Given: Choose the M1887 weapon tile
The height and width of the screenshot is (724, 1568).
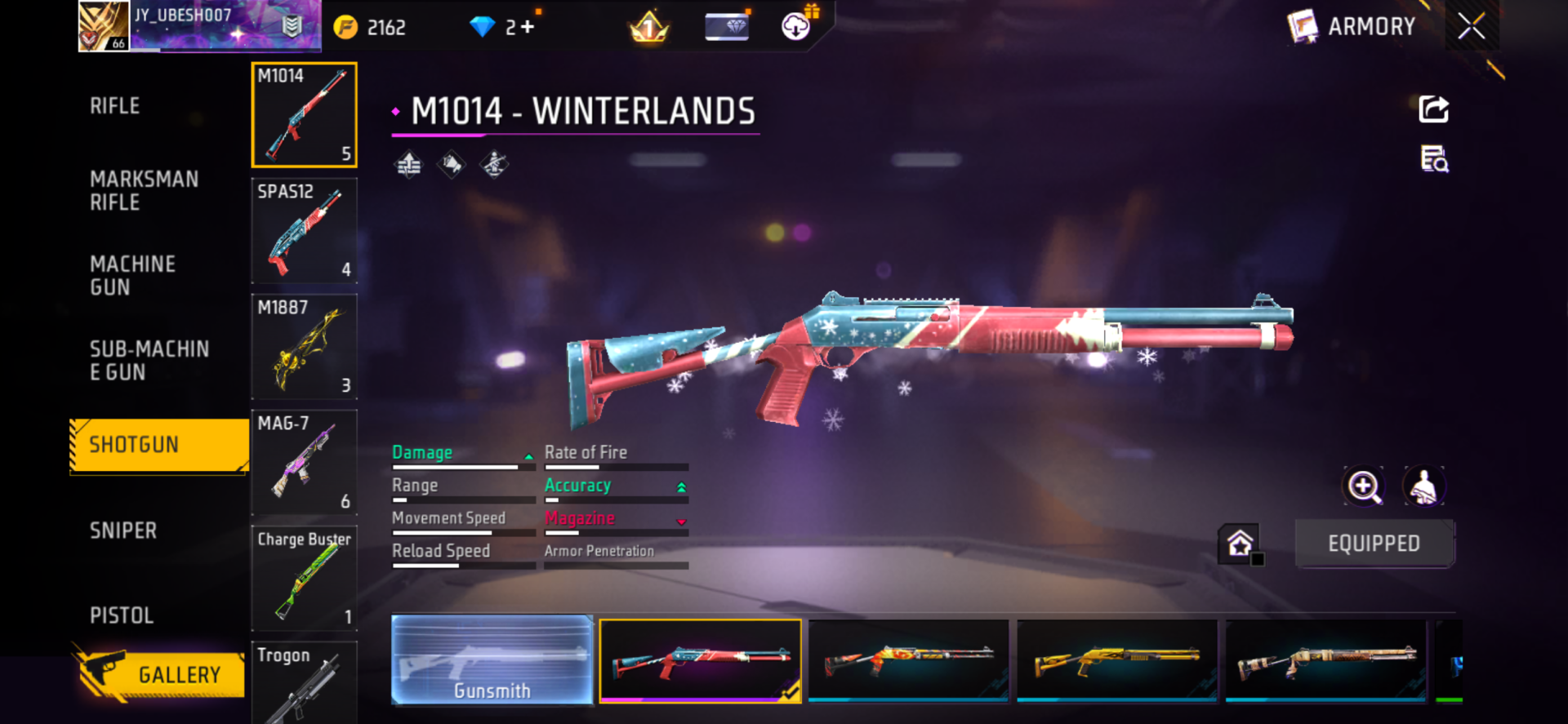Looking at the screenshot, I should pyautogui.click(x=304, y=347).
